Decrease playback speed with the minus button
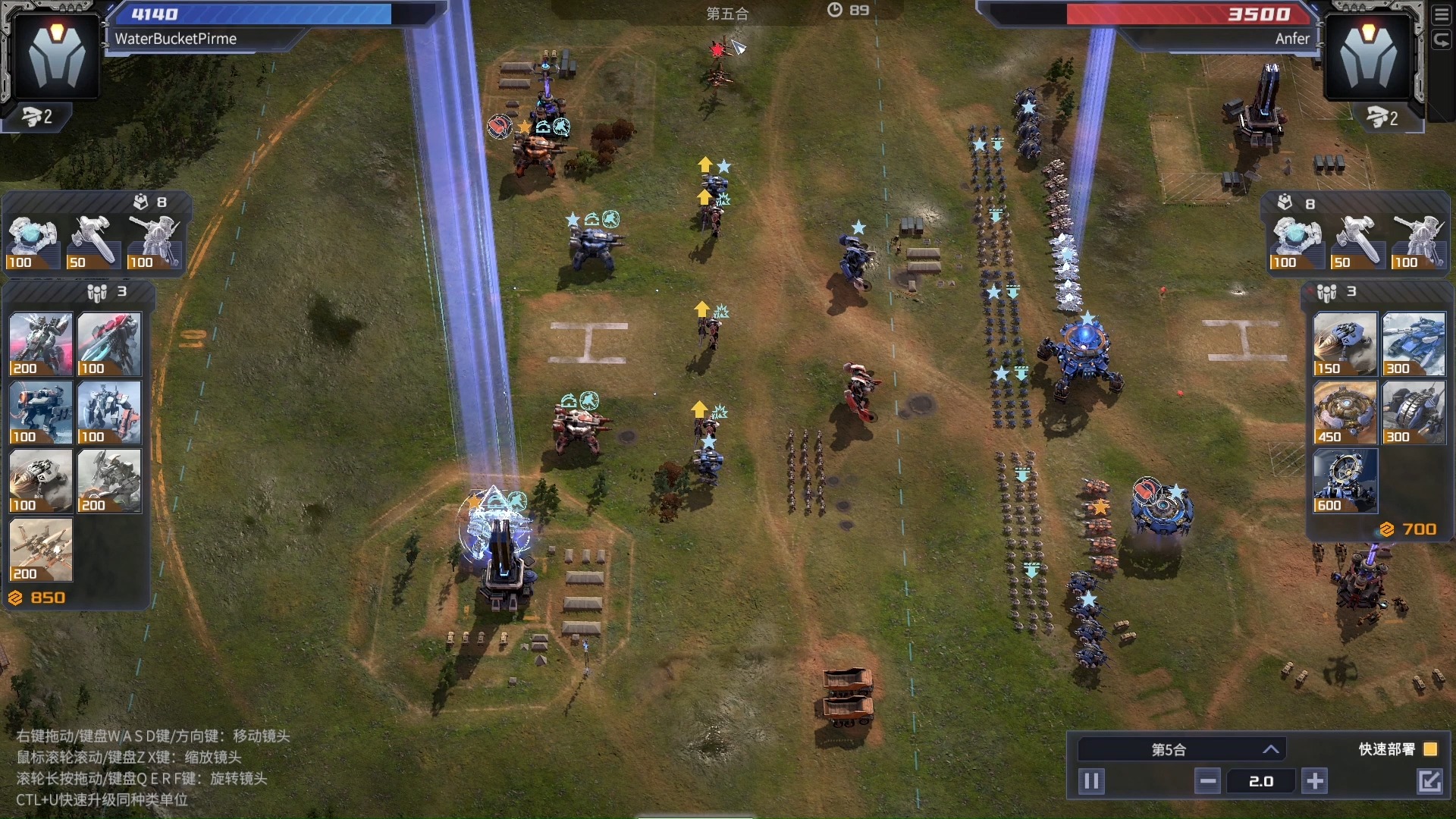Image resolution: width=1456 pixels, height=819 pixels. click(x=1207, y=781)
